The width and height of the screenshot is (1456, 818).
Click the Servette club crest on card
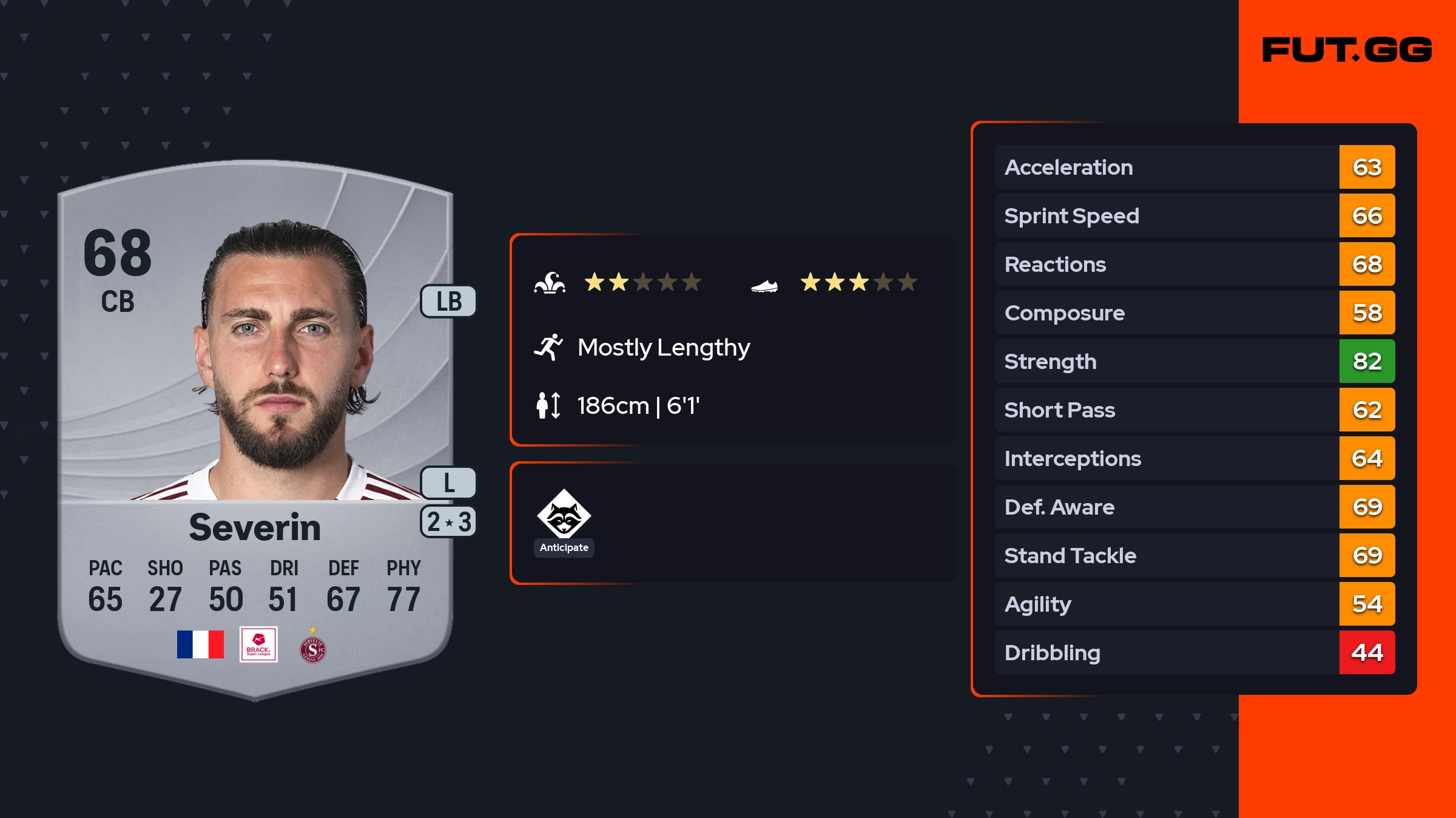tap(312, 648)
